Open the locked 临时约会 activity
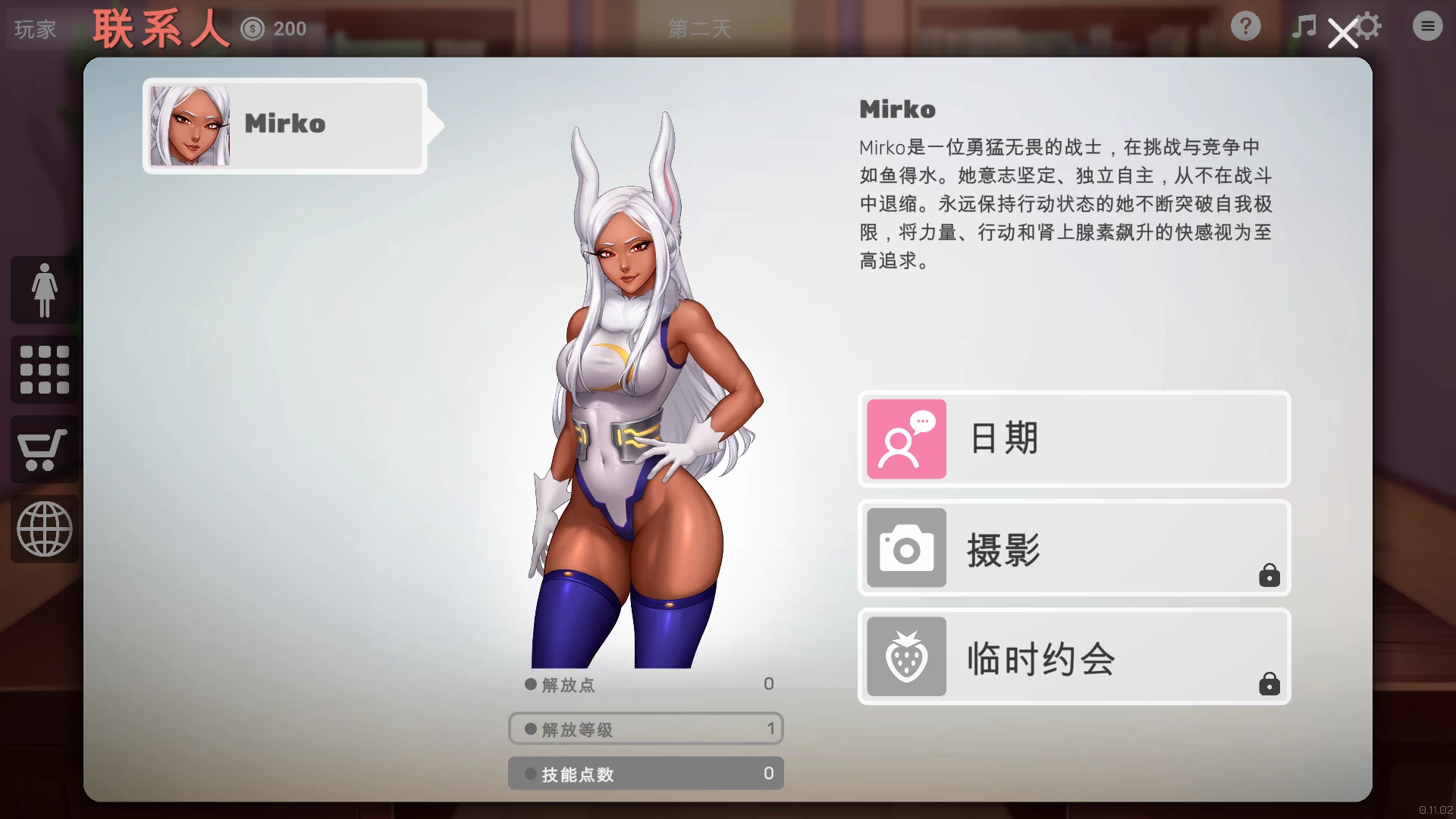This screenshot has height=819, width=1456. point(1073,657)
